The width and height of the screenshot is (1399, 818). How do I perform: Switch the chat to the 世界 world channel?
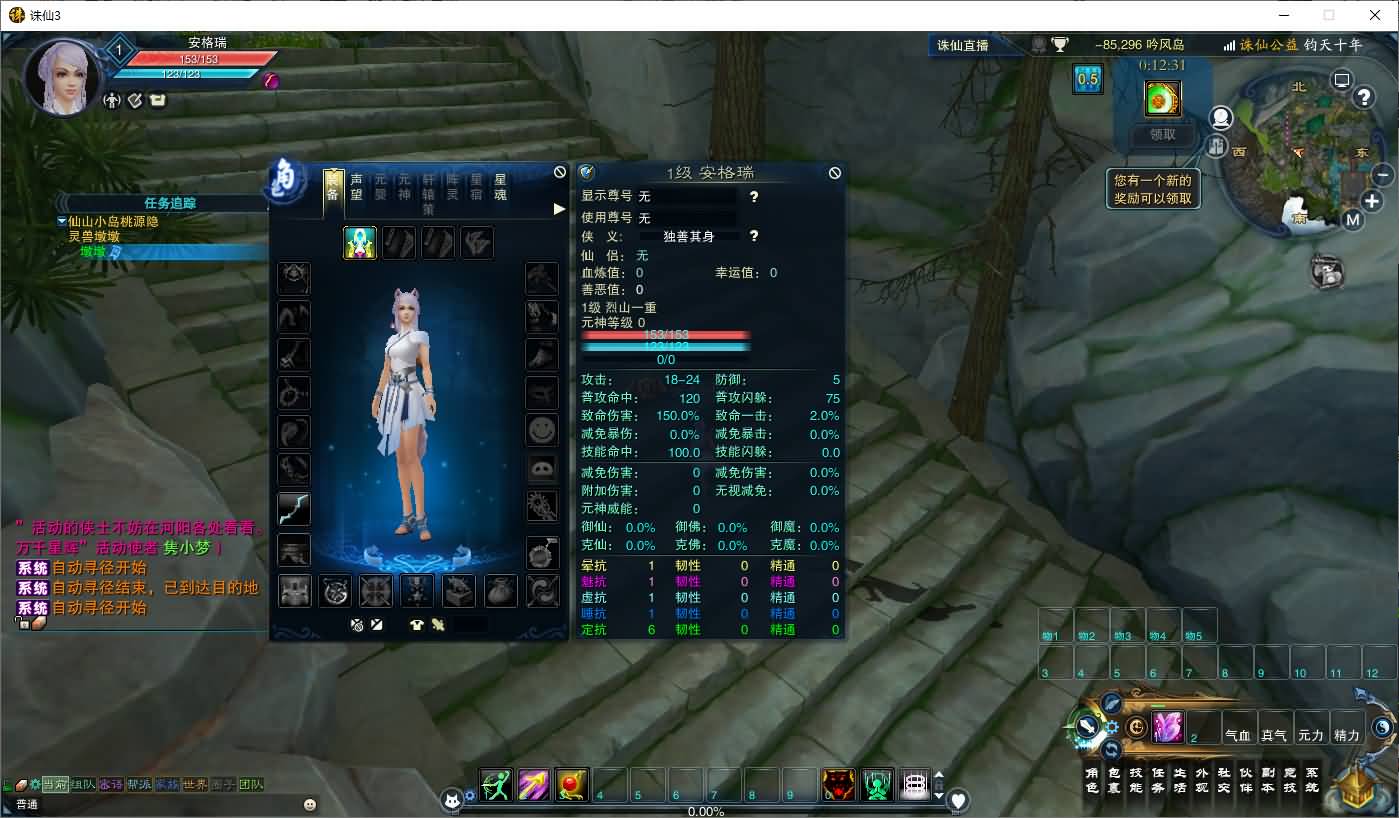pyautogui.click(x=195, y=785)
